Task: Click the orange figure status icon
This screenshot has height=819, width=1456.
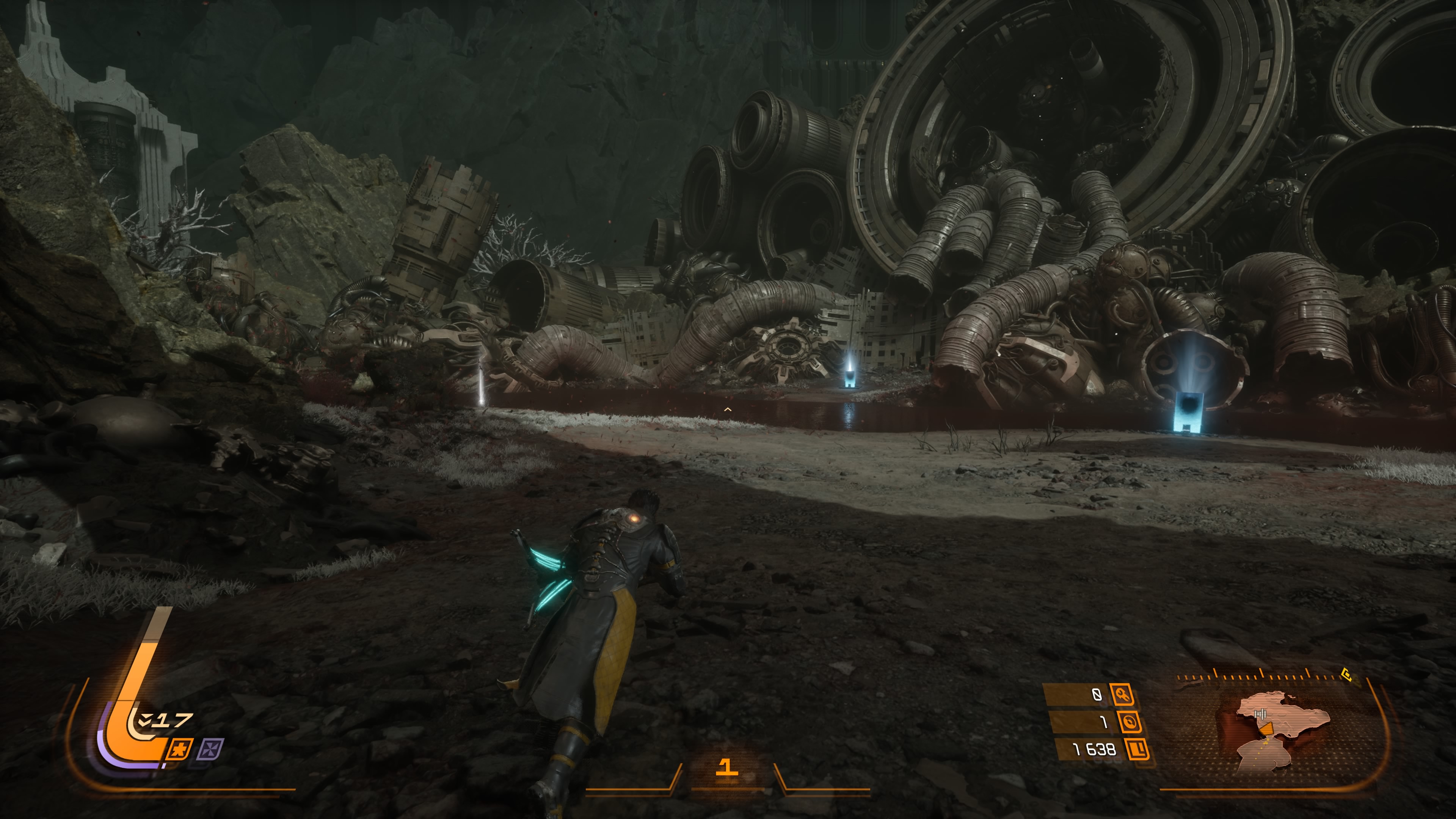Action: [x=180, y=750]
